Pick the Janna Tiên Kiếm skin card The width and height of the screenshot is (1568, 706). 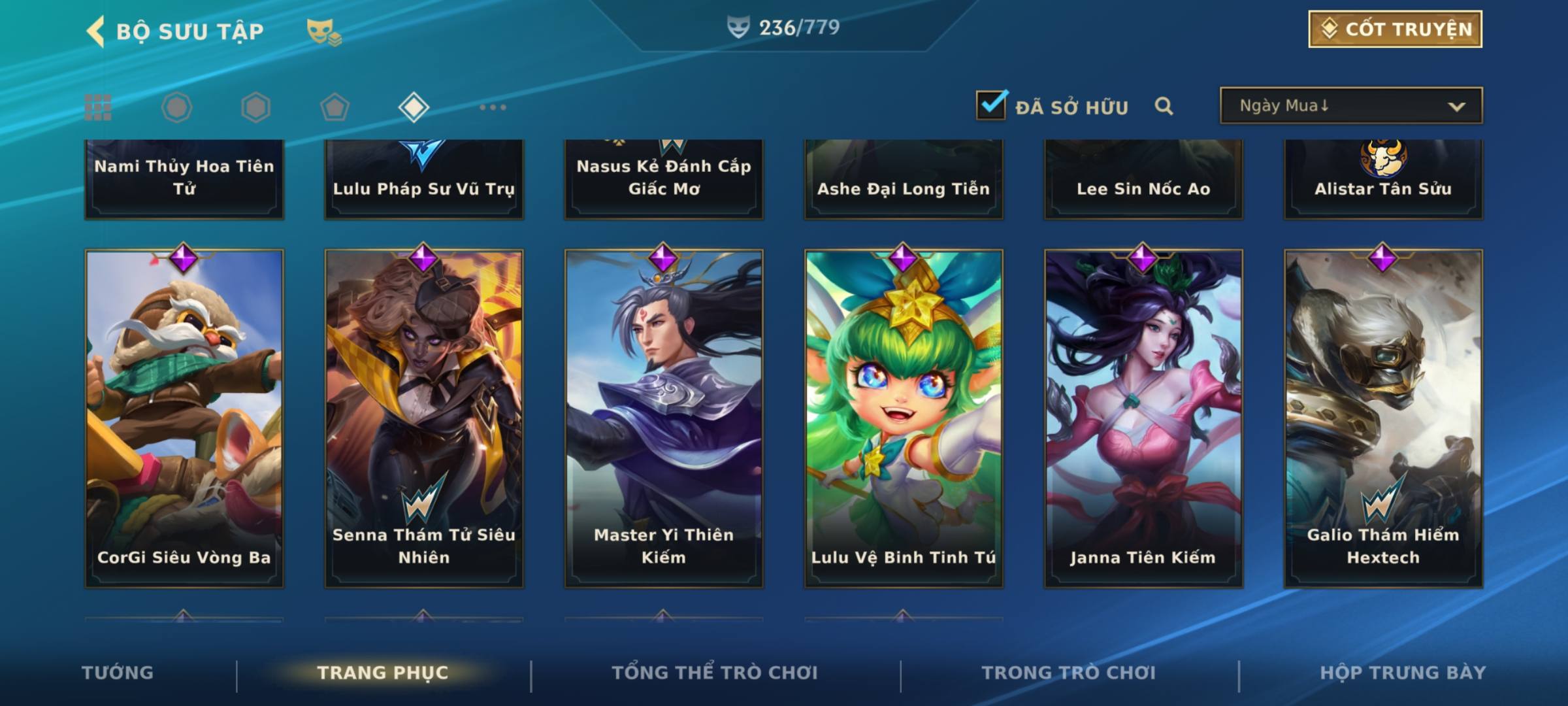pyautogui.click(x=1143, y=418)
